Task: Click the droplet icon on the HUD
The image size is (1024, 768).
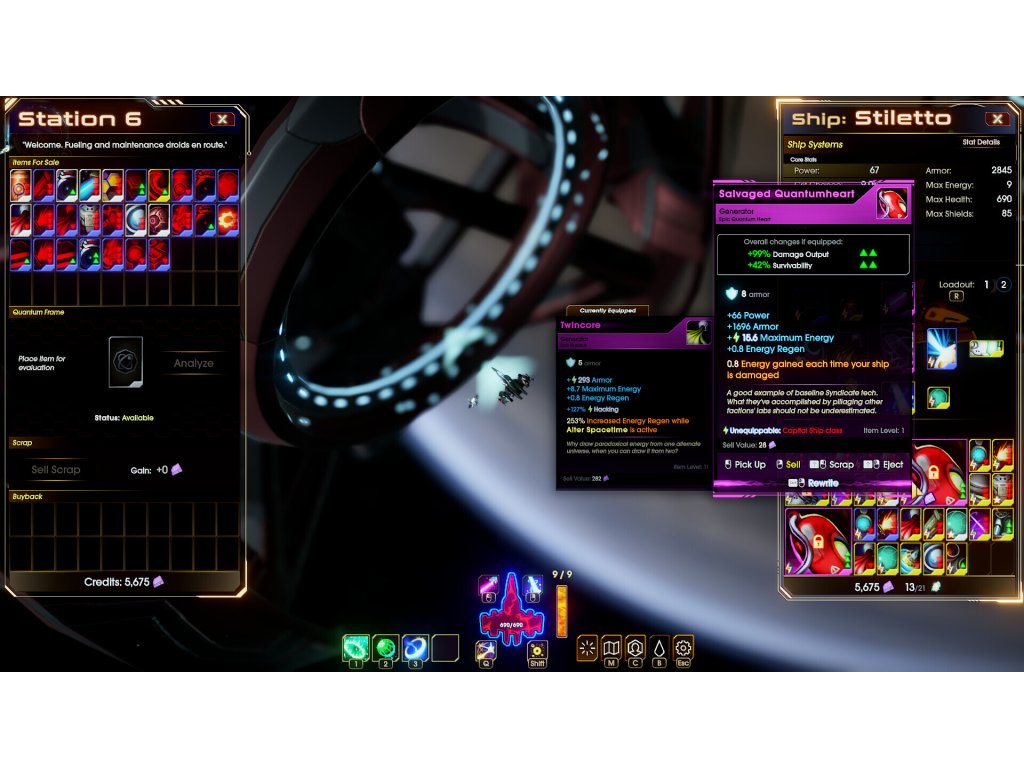Action: click(x=659, y=648)
